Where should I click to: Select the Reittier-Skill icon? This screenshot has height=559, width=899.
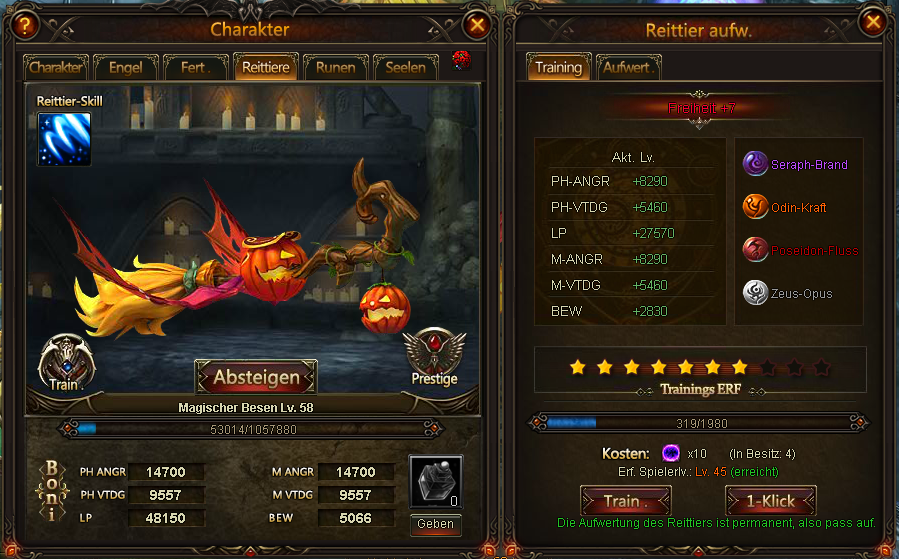pyautogui.click(x=64, y=139)
